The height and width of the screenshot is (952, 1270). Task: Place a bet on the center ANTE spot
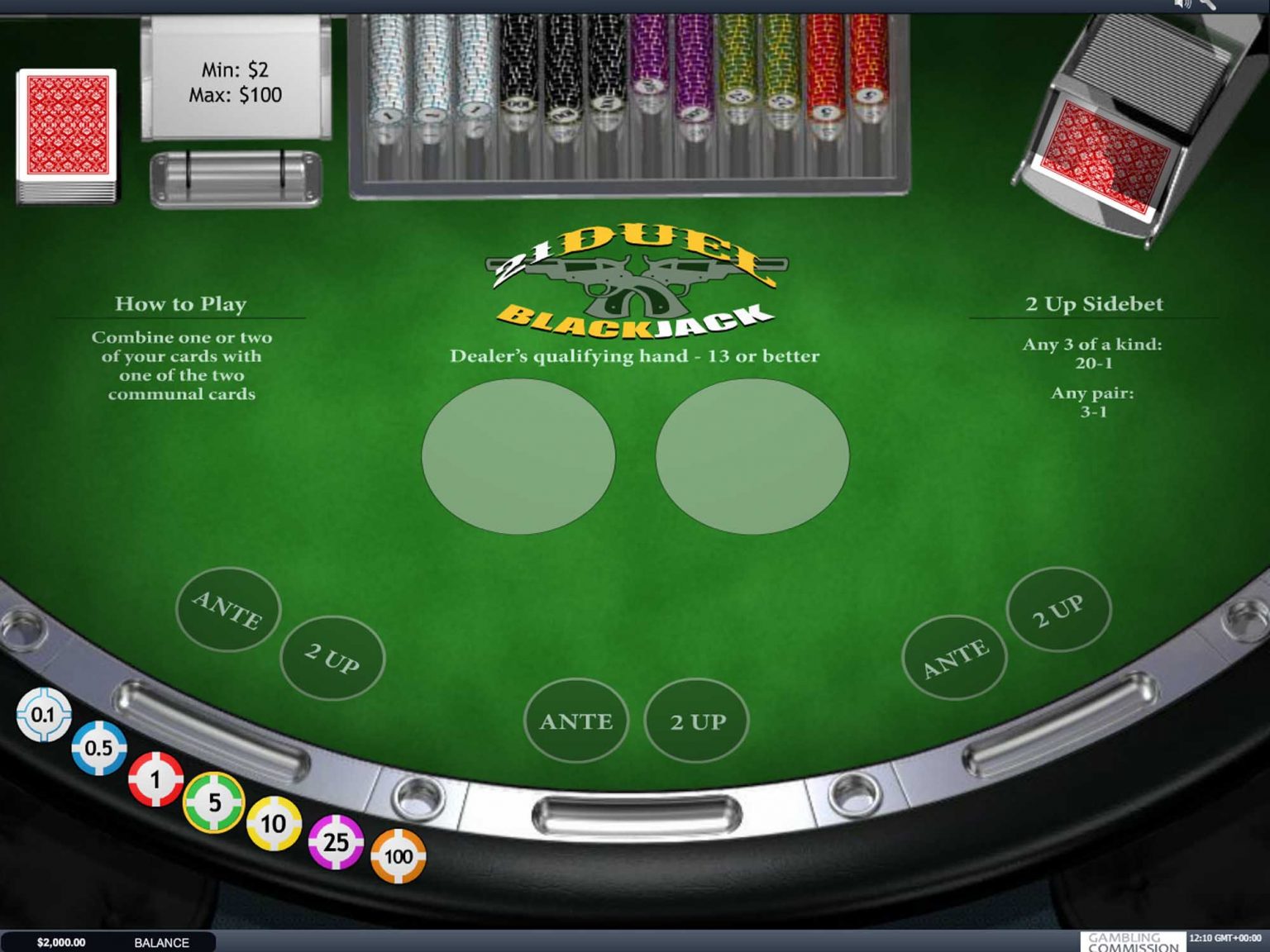[x=577, y=721]
